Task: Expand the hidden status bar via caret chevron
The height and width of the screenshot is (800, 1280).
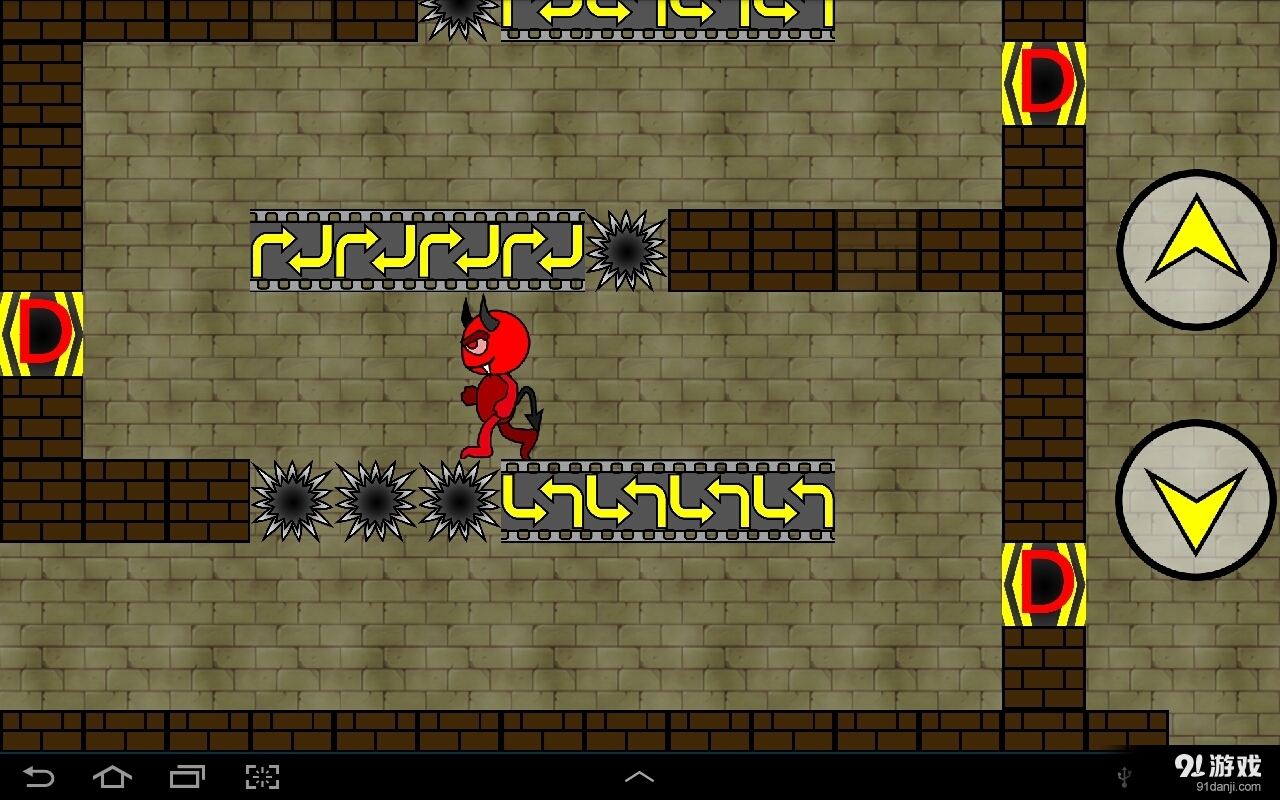Action: coord(640,775)
